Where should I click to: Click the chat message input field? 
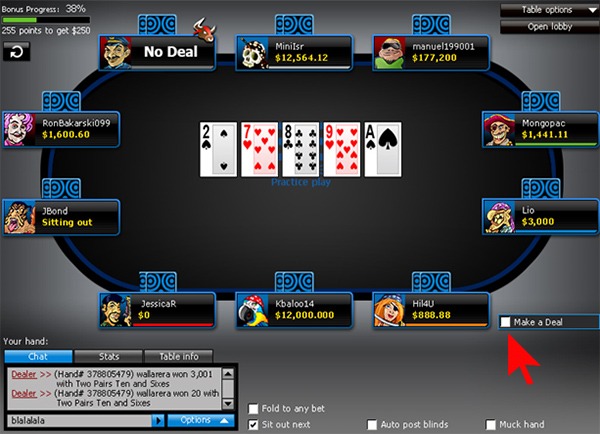coord(78,421)
